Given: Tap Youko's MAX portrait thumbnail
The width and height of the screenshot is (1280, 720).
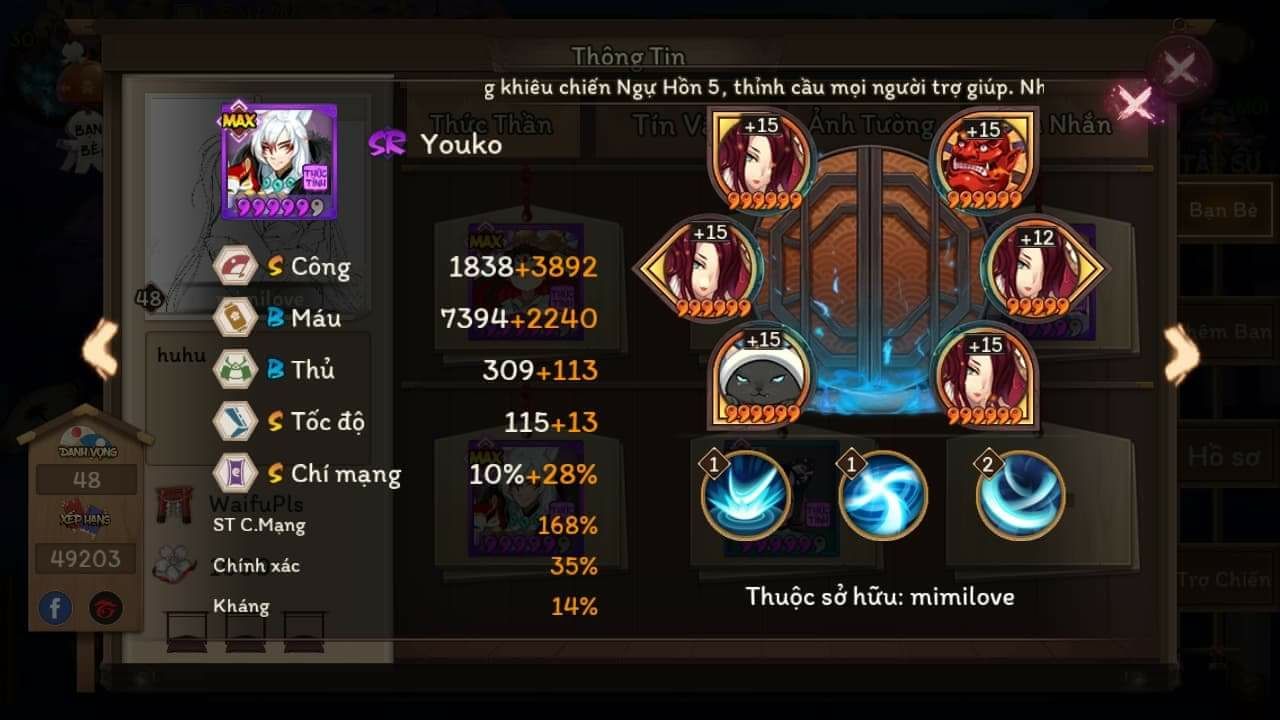Looking at the screenshot, I should tap(265, 160).
